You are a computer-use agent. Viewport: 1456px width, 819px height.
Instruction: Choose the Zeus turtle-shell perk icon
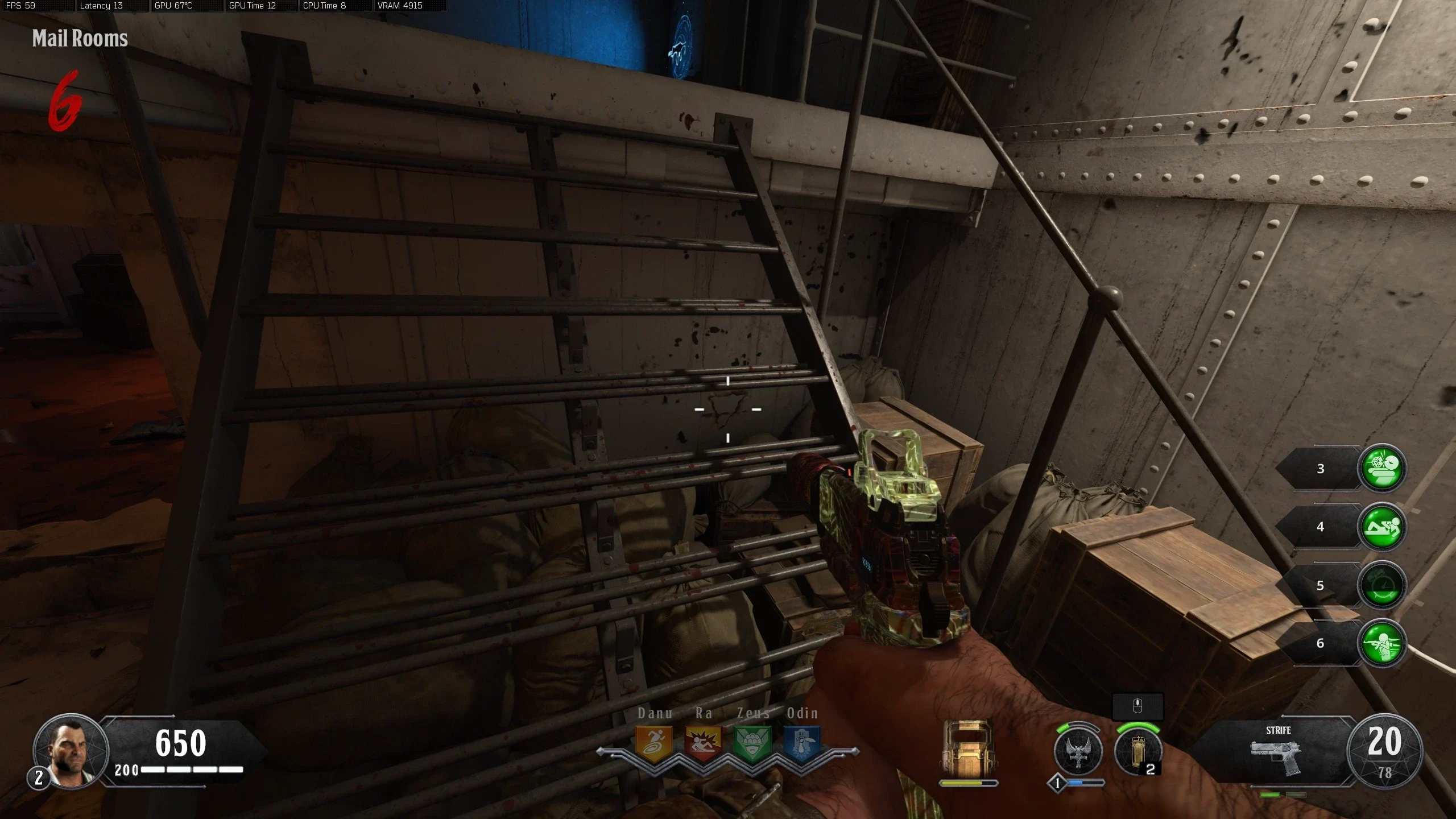pyautogui.click(x=752, y=743)
